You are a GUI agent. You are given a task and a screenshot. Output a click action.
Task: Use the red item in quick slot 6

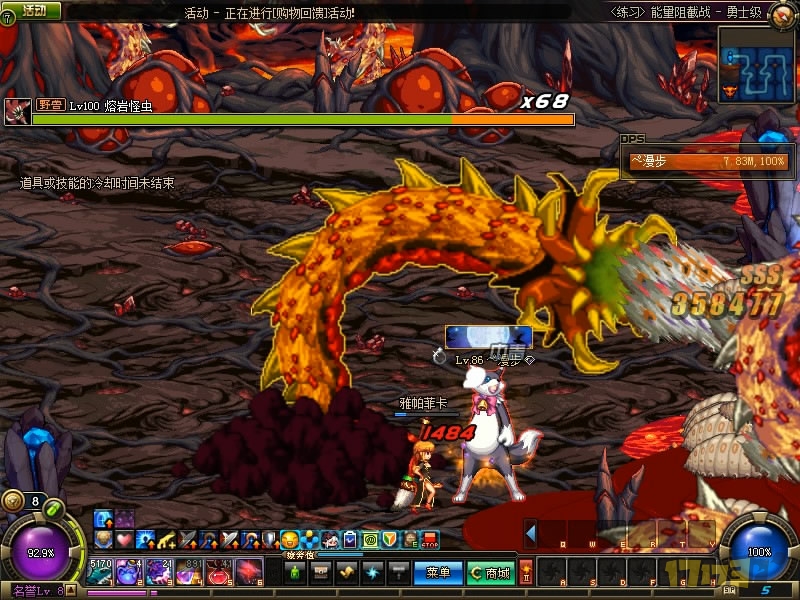point(248,572)
